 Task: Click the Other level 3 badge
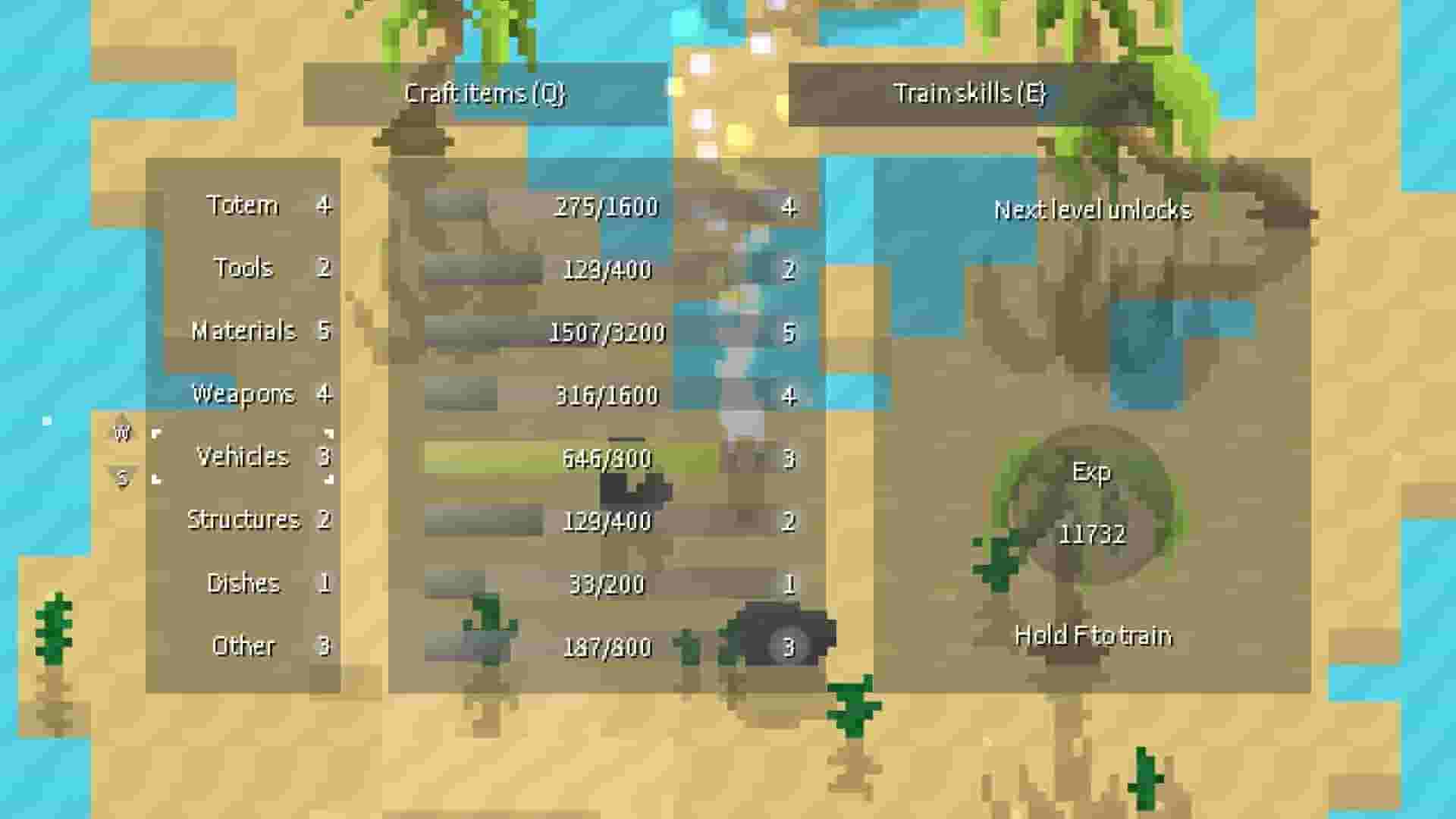pyautogui.click(x=326, y=645)
